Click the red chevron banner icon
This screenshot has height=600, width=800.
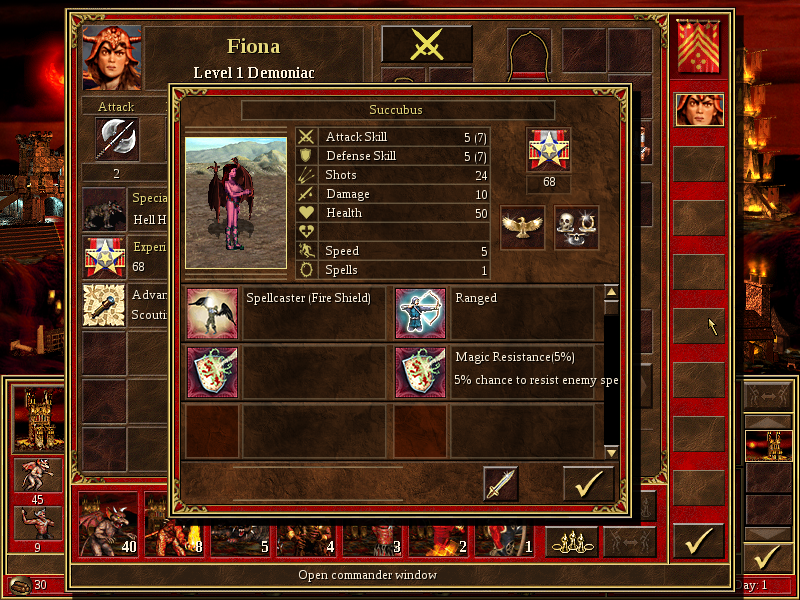click(699, 48)
